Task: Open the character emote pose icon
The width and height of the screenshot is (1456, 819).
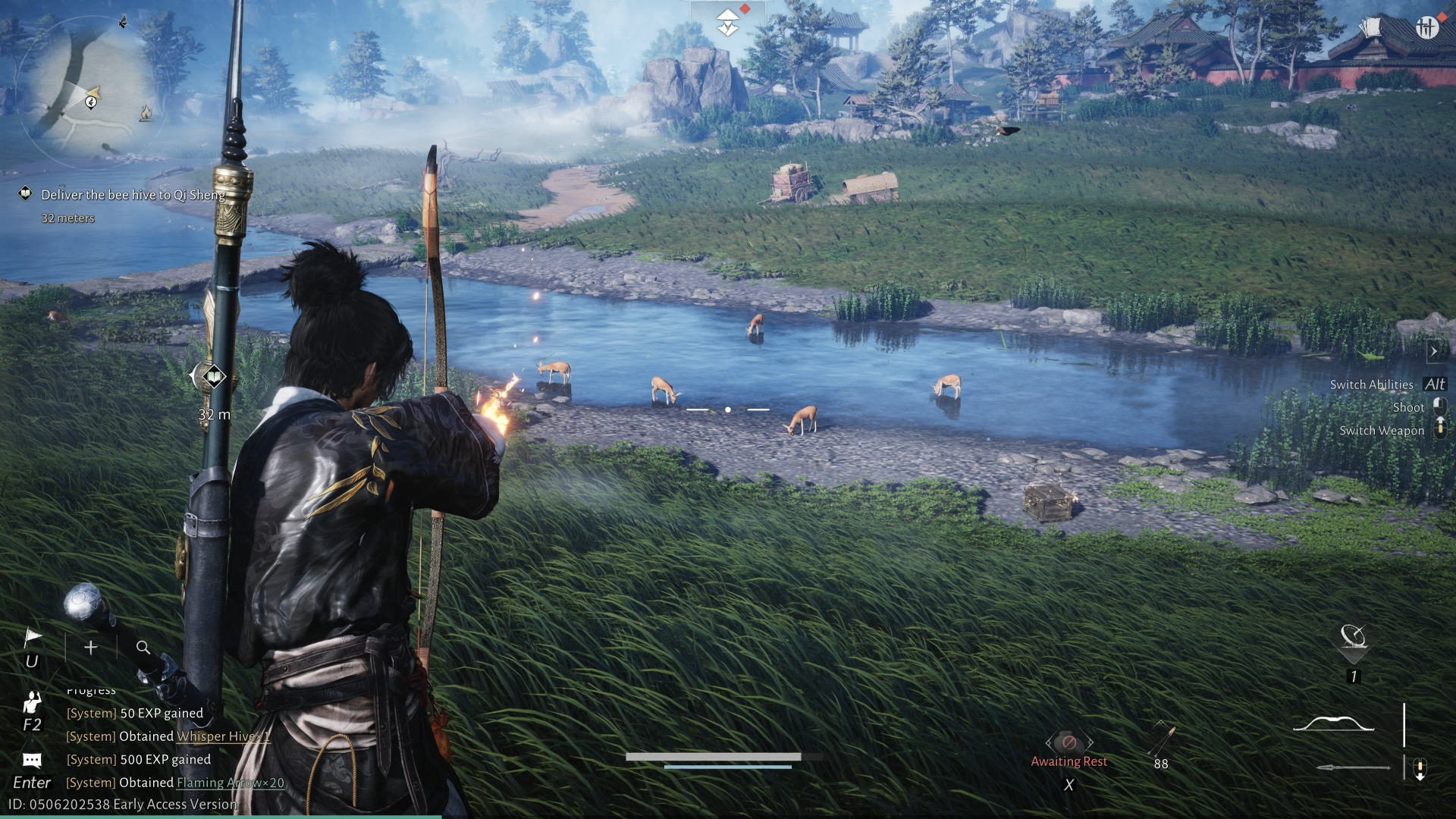Action: 32,702
